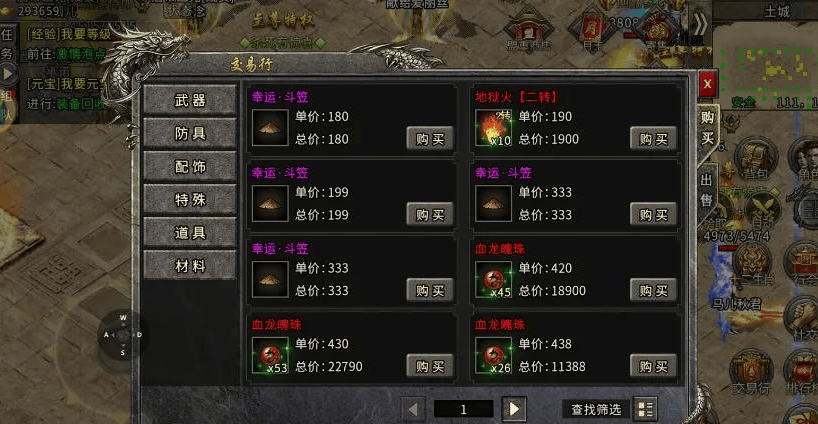Open the 配饰 accessories category

coord(190,166)
